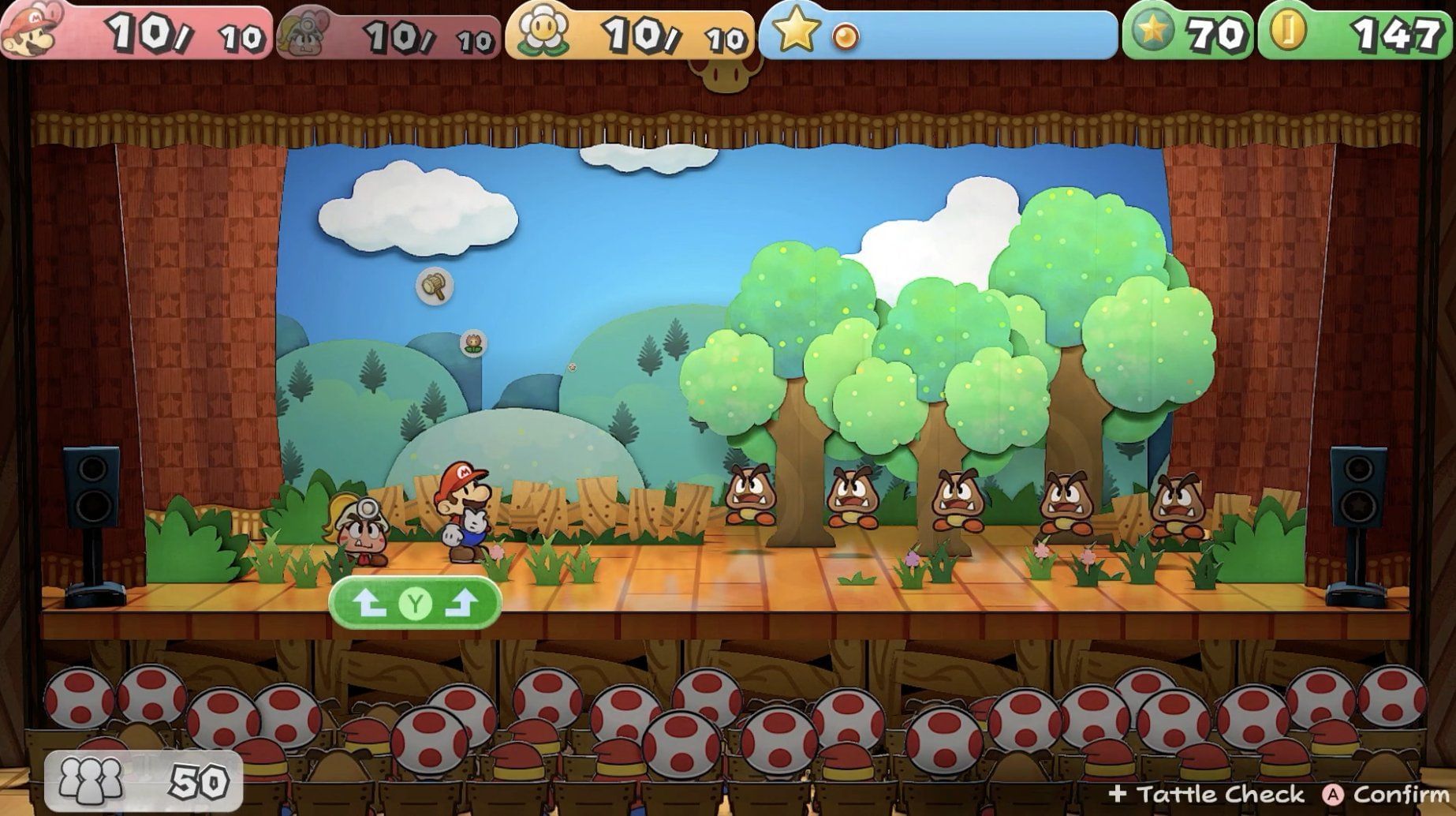Click the Fire Flower item icon

tap(473, 344)
